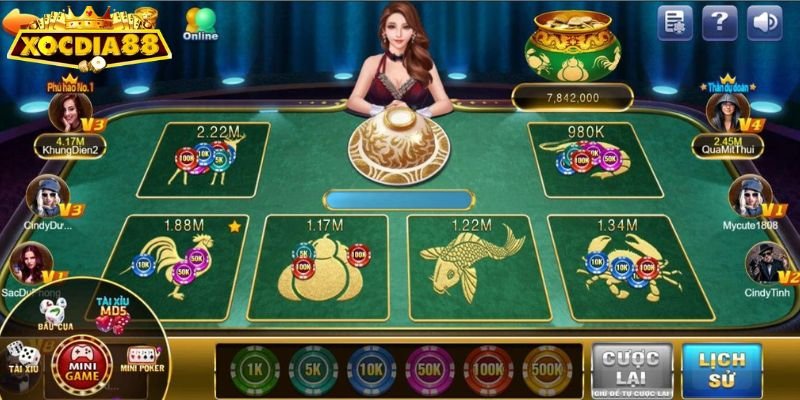The image size is (800, 400).
Task: Place a bet on the deer tile
Action: pyautogui.click(x=204, y=160)
